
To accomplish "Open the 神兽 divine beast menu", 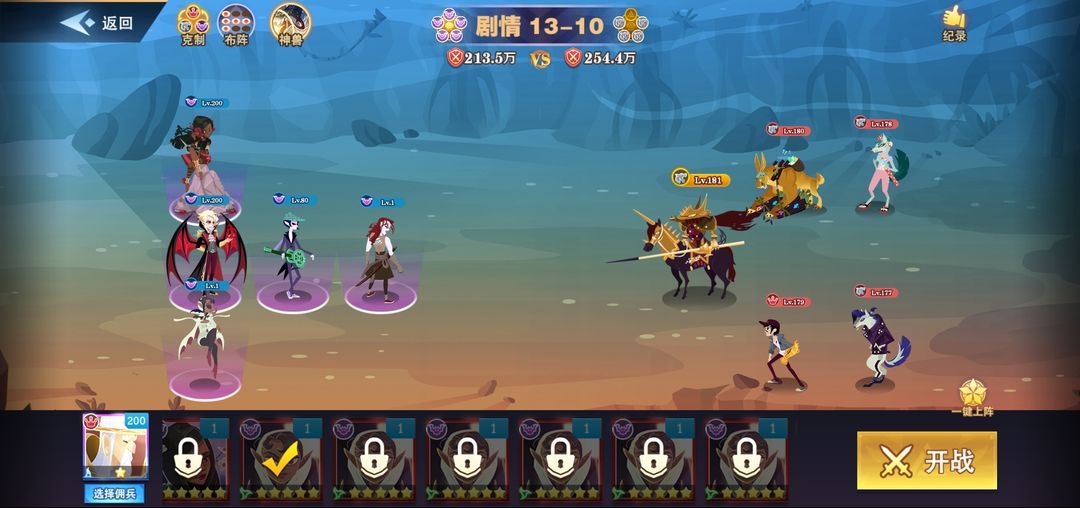I will pos(290,25).
